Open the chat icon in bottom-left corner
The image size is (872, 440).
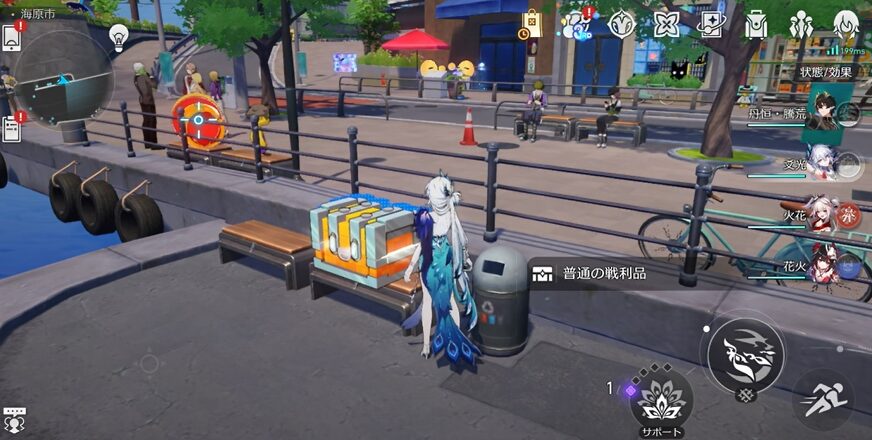click(x=14, y=420)
